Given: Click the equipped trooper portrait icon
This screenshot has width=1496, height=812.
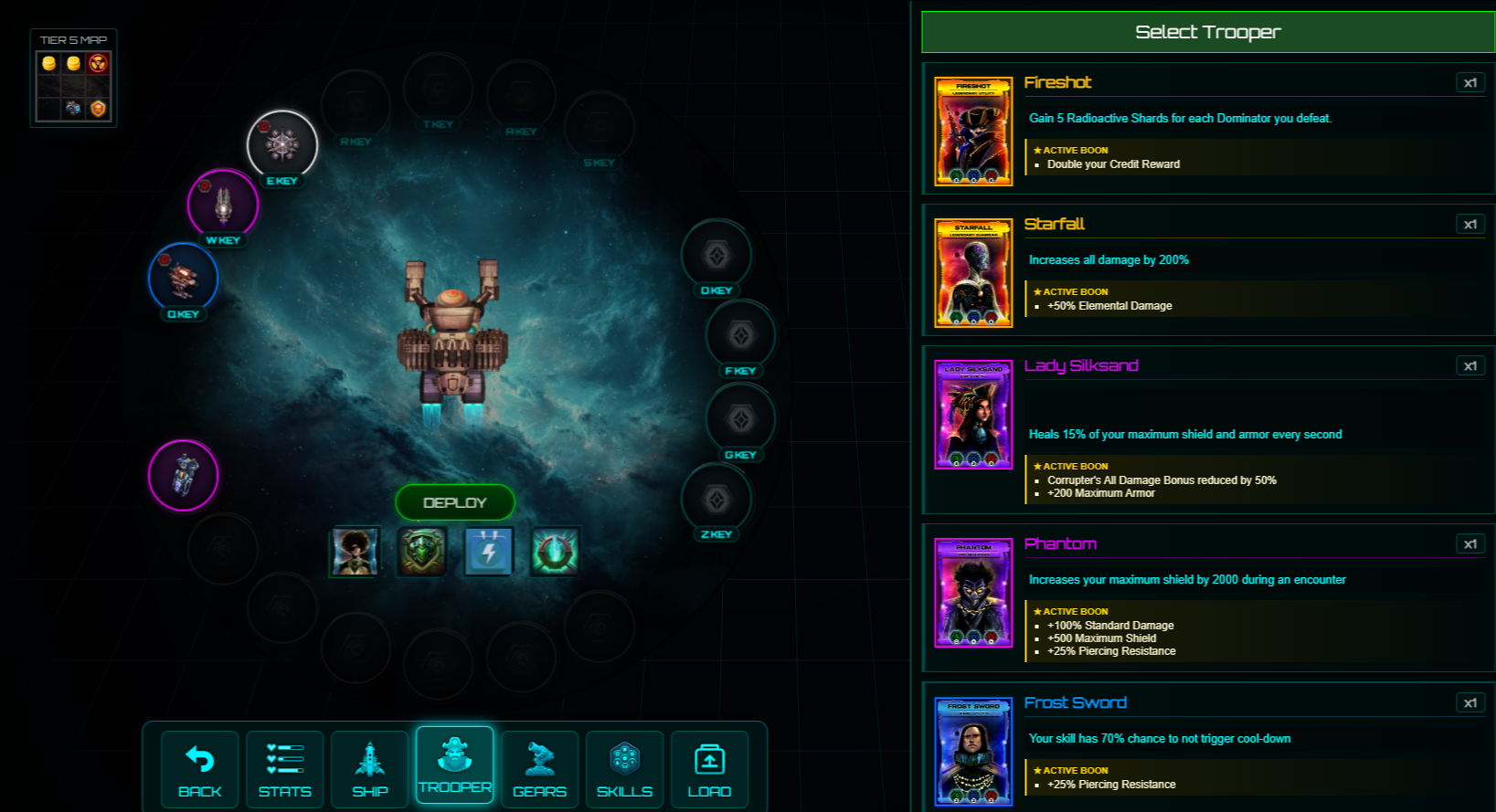Looking at the screenshot, I should coord(355,551).
